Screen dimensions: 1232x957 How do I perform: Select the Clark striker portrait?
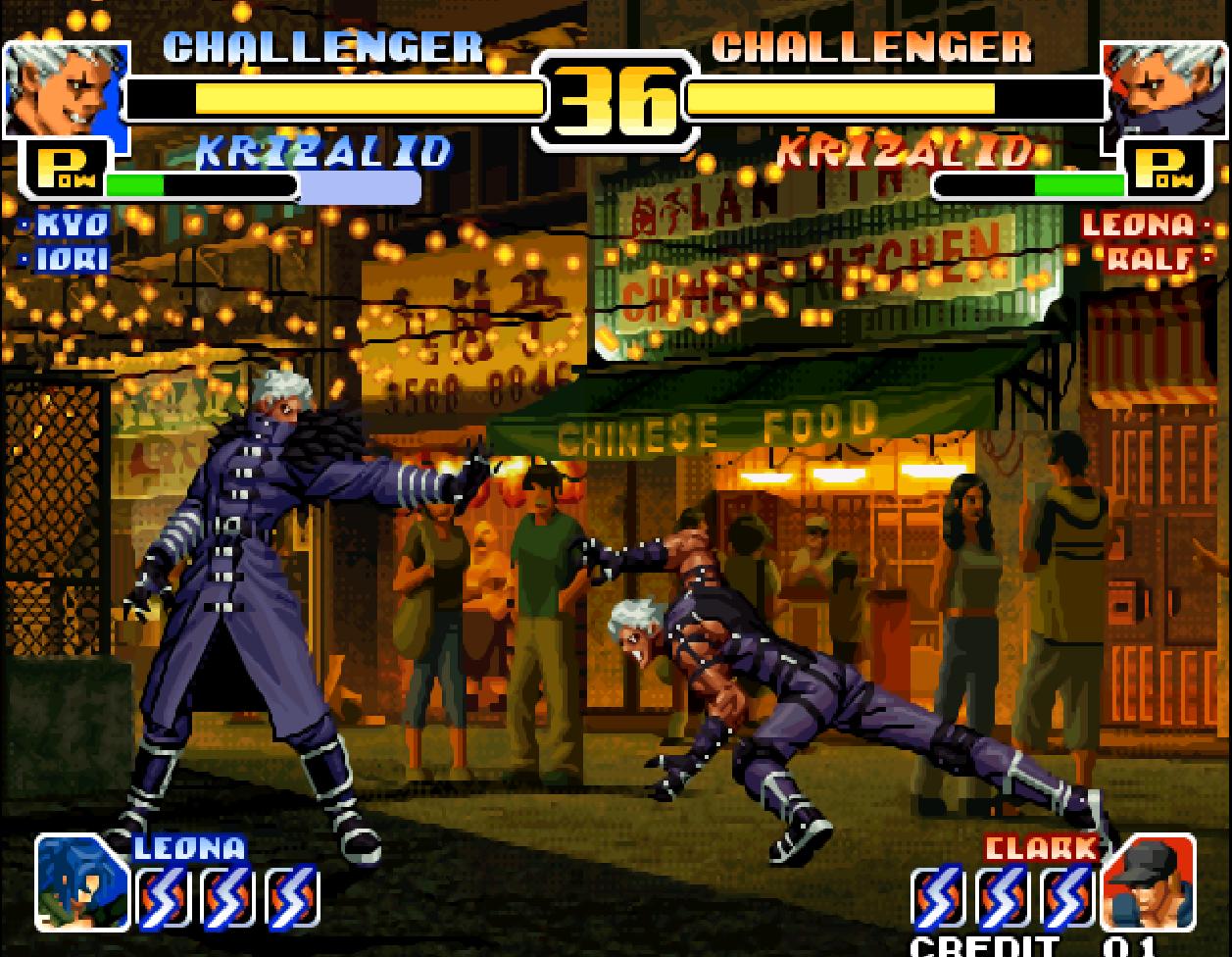click(1148, 881)
